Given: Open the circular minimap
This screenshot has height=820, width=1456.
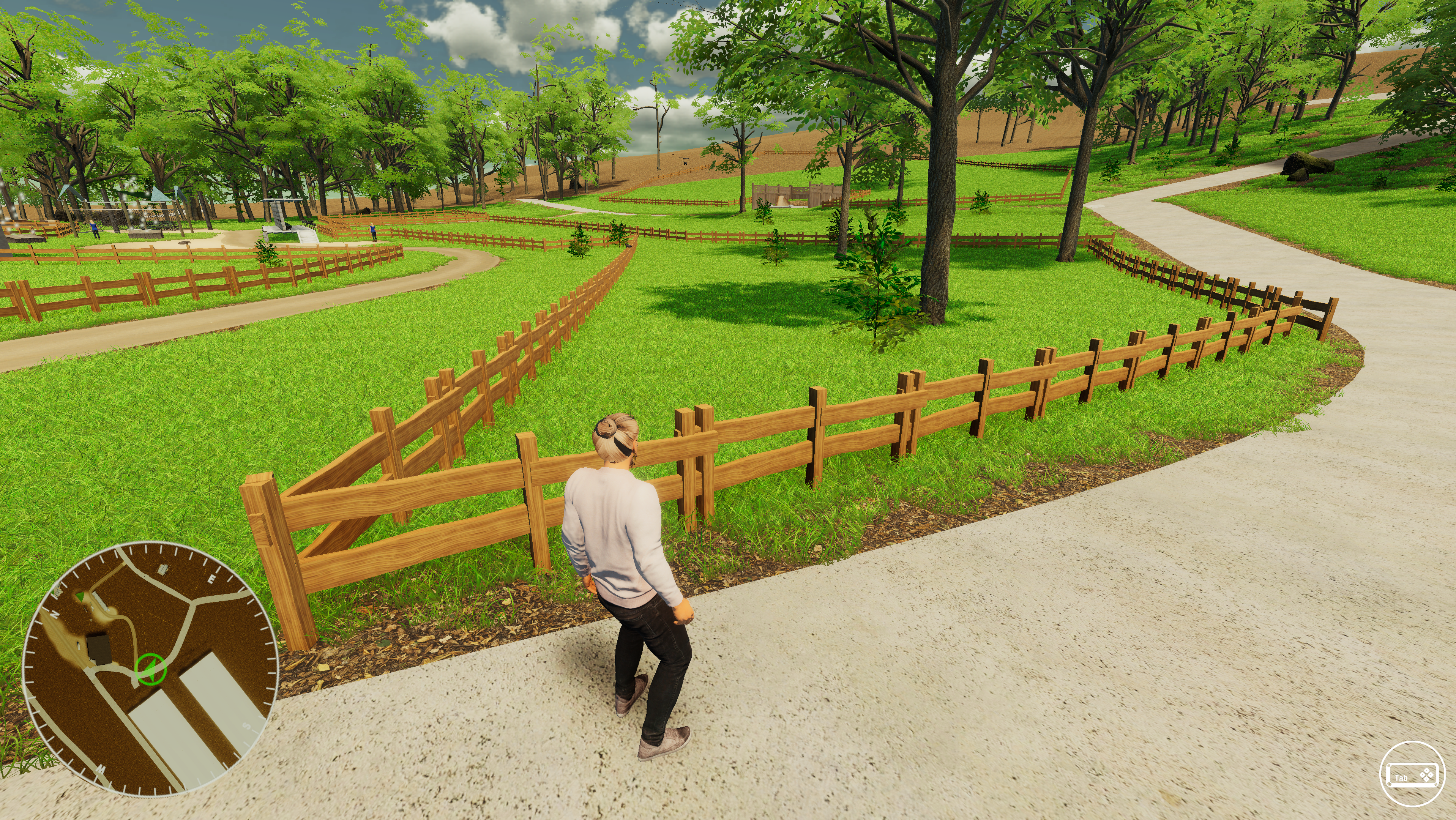Looking at the screenshot, I should click(150, 669).
